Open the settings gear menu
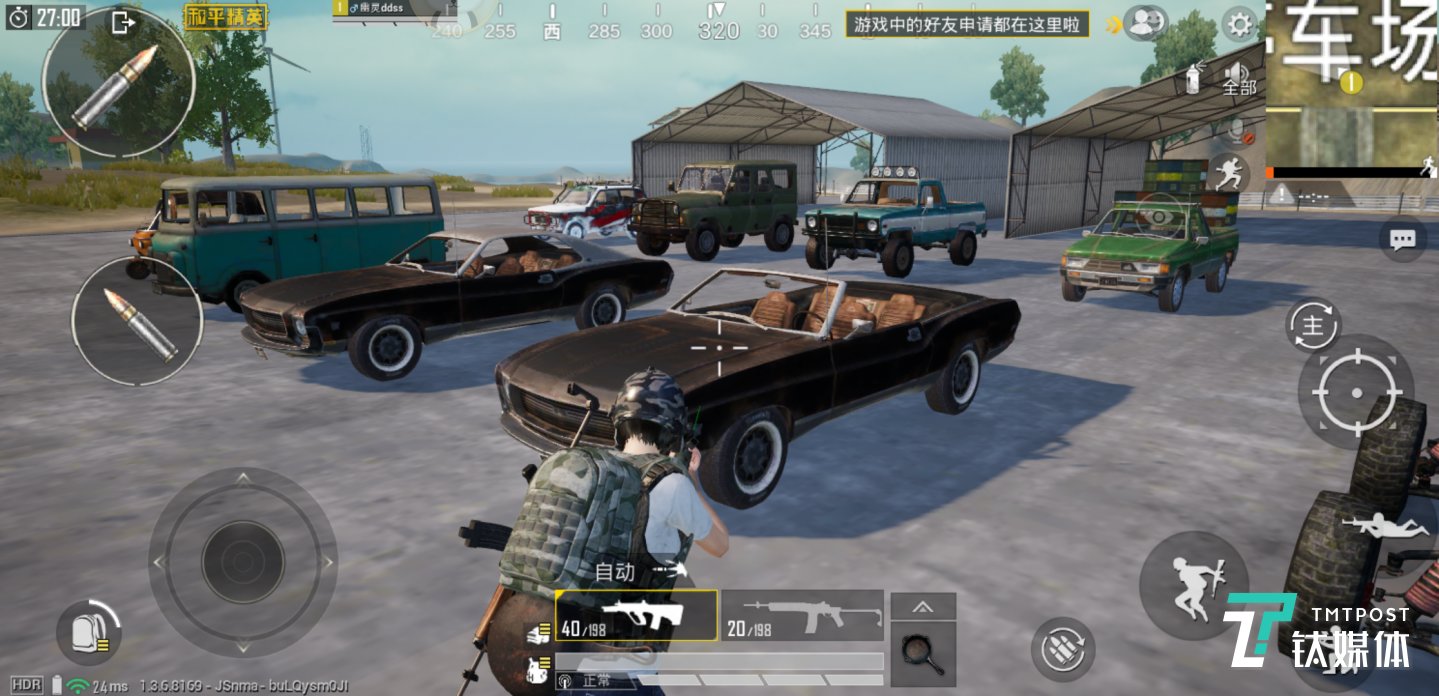 click(1239, 23)
